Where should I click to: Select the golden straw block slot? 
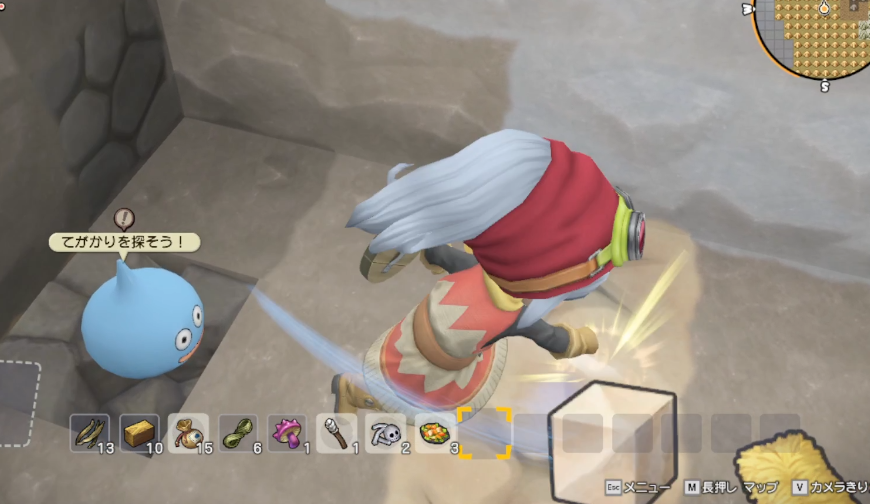coord(139,433)
